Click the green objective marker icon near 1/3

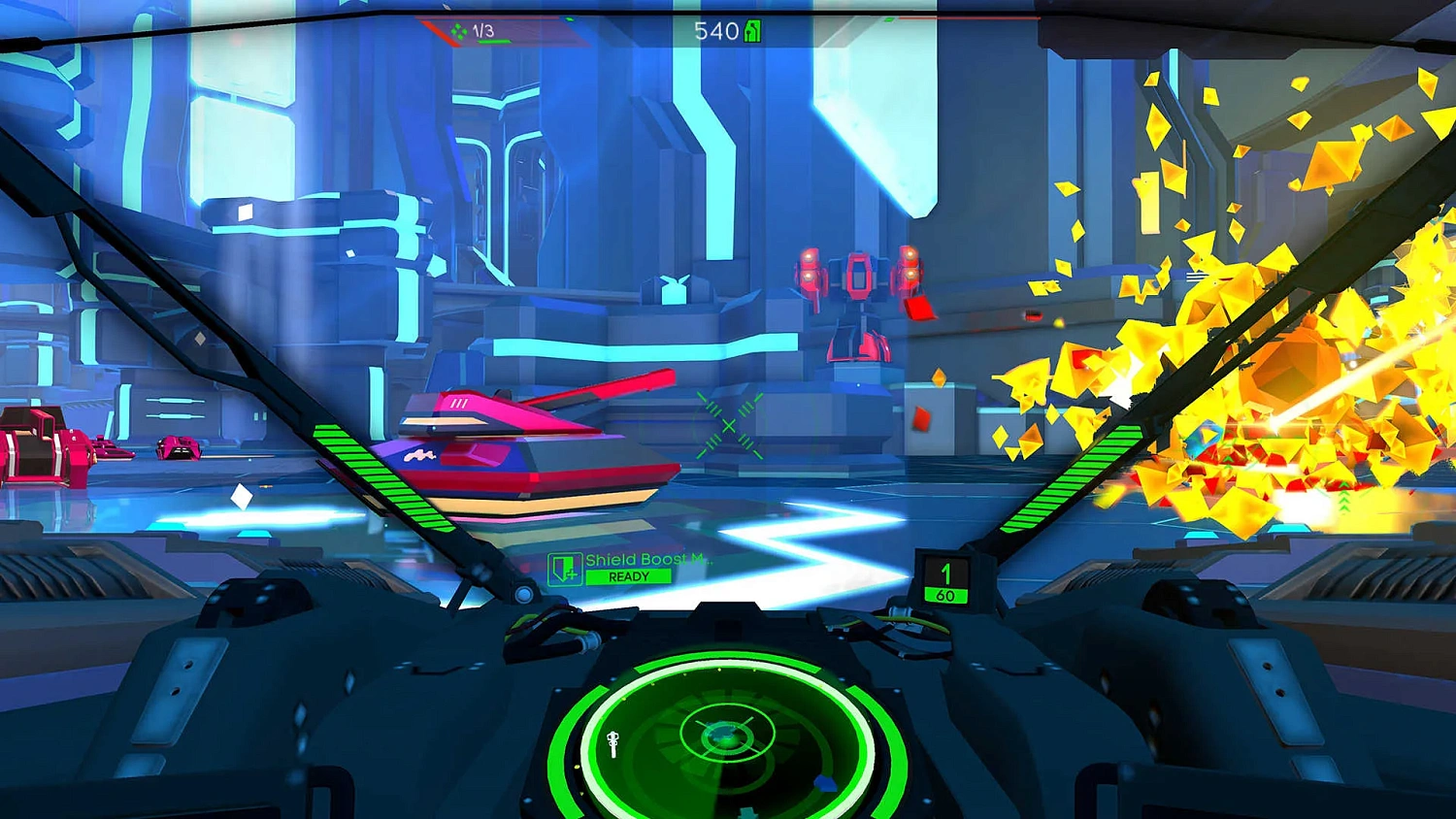click(x=460, y=30)
